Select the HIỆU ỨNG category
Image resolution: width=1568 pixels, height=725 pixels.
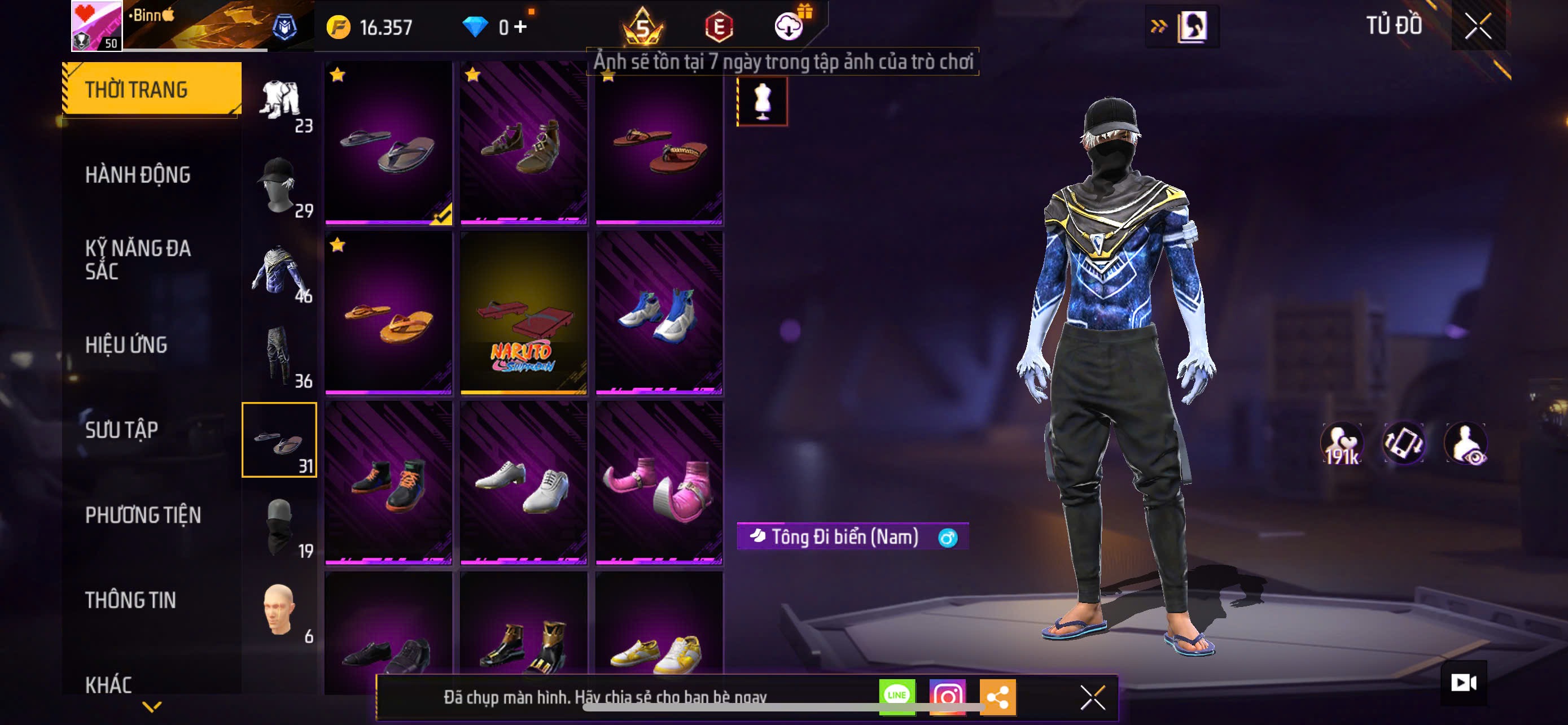pyautogui.click(x=126, y=344)
